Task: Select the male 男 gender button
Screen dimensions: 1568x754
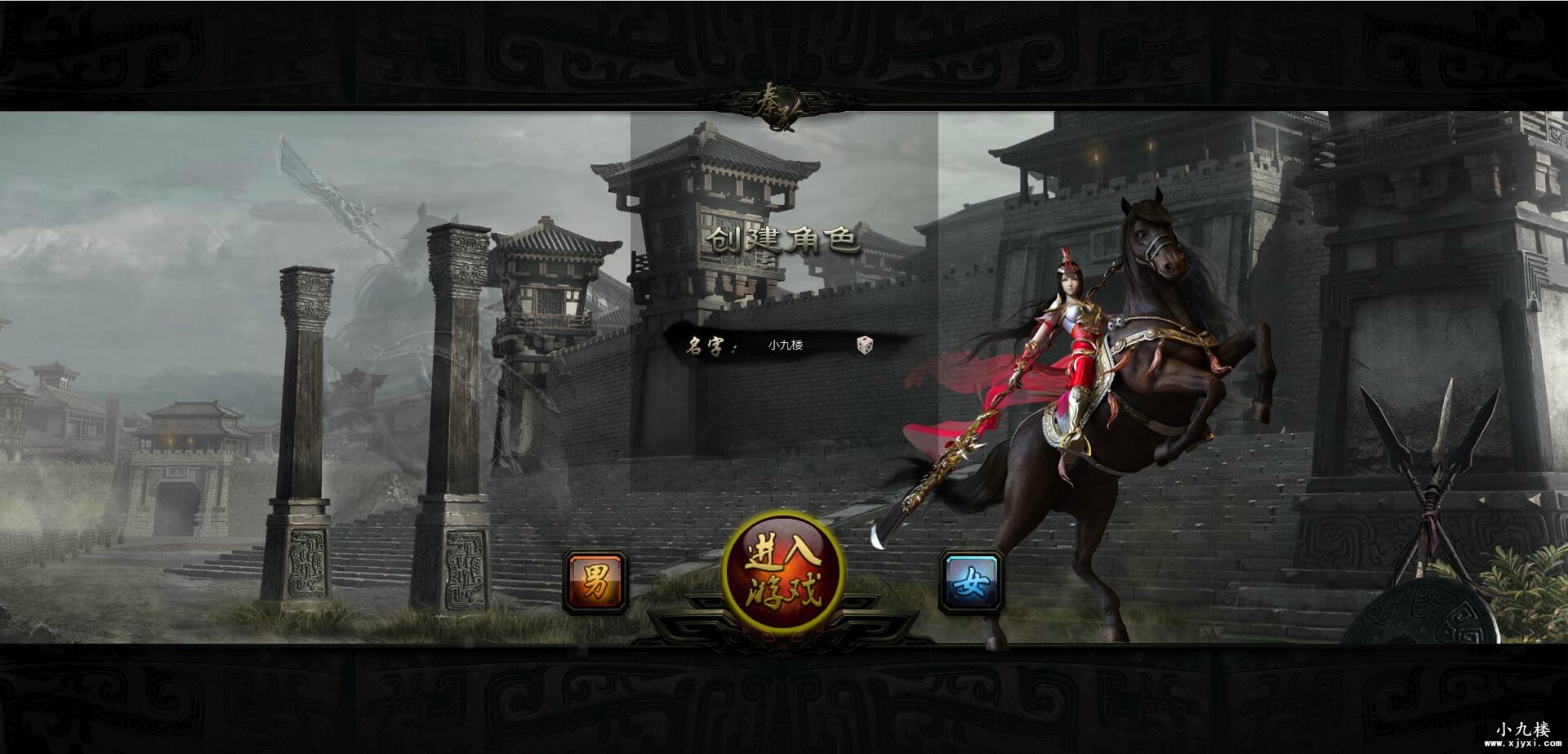Action: (595, 582)
